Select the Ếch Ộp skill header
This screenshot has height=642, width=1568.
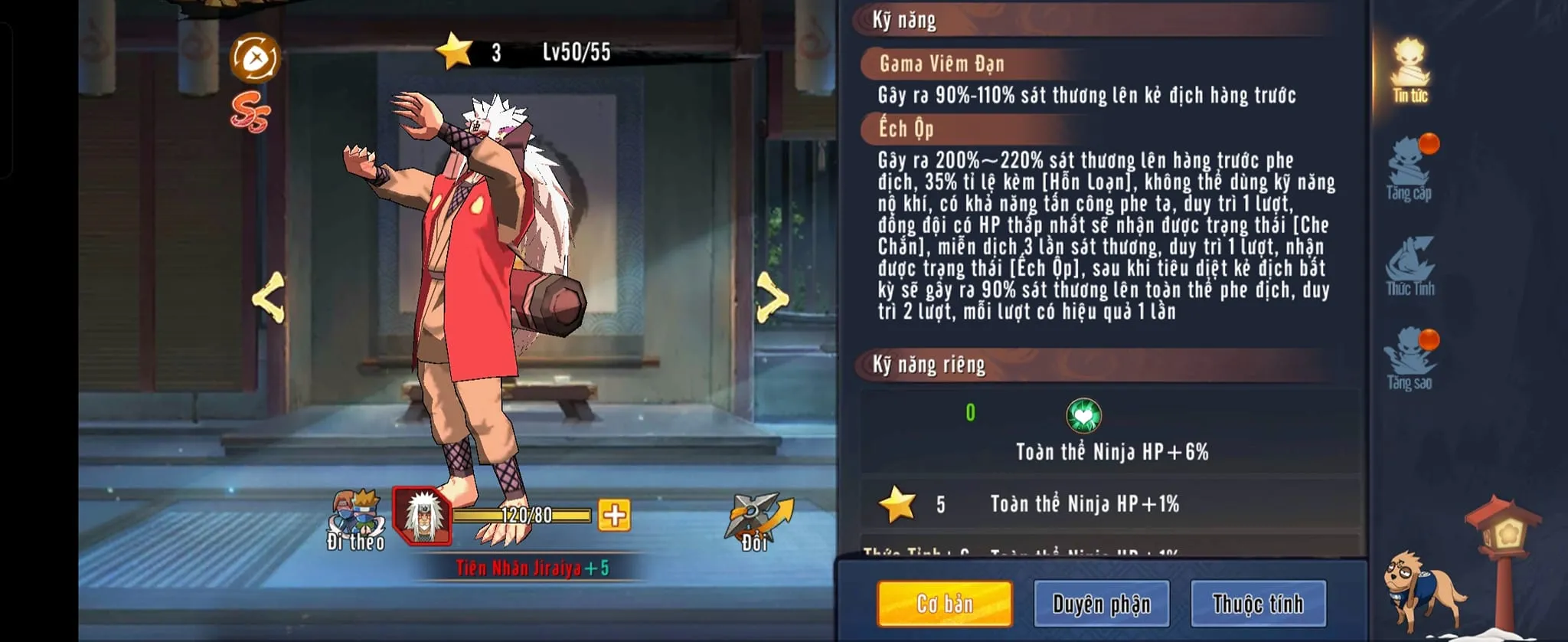tap(906, 129)
